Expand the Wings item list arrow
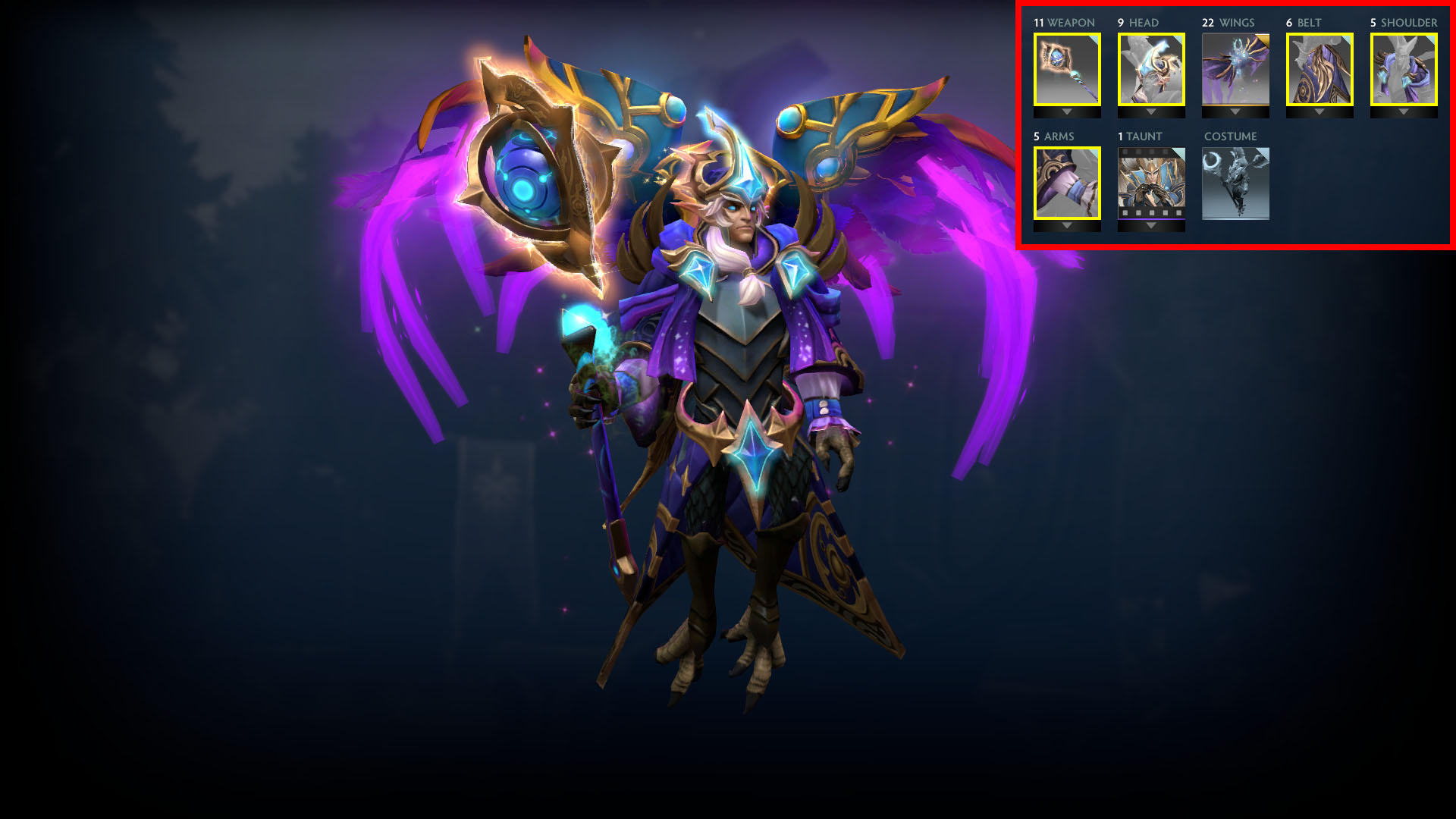Image resolution: width=1456 pixels, height=819 pixels. (1235, 111)
